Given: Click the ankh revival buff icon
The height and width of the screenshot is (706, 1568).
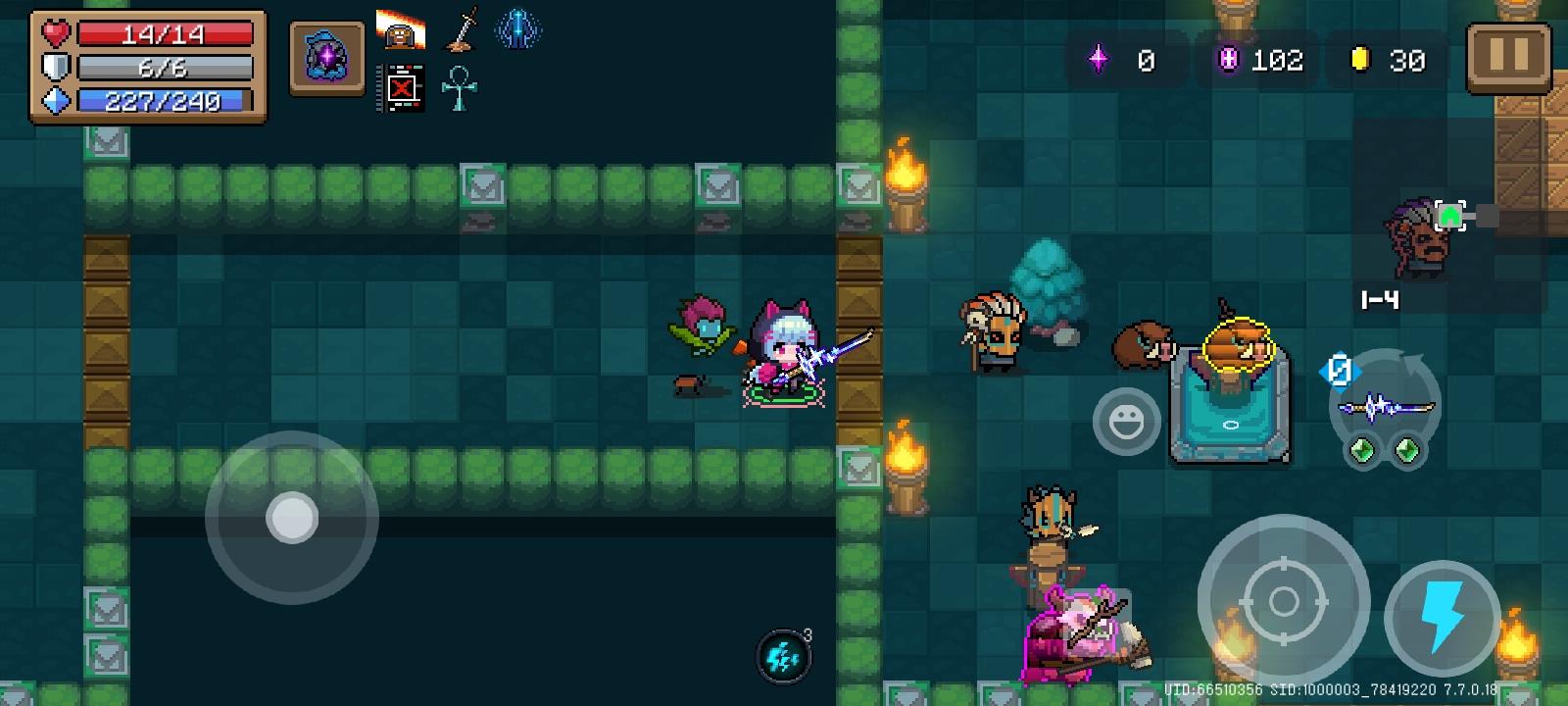Looking at the screenshot, I should pos(459,88).
